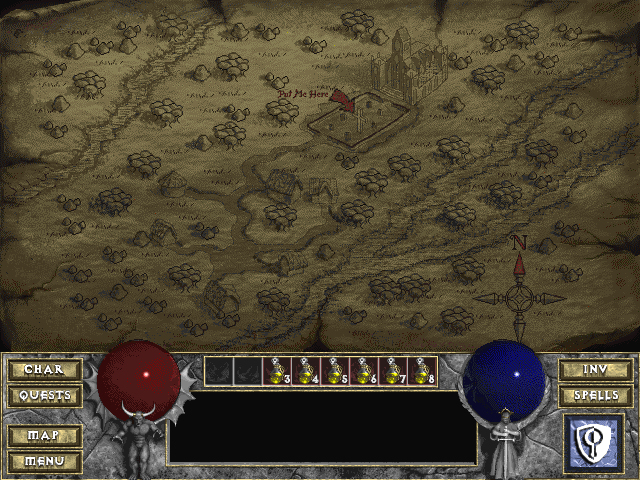Drink the potion in belt slot 5
Image resolution: width=640 pixels, height=480 pixels.
[335, 371]
